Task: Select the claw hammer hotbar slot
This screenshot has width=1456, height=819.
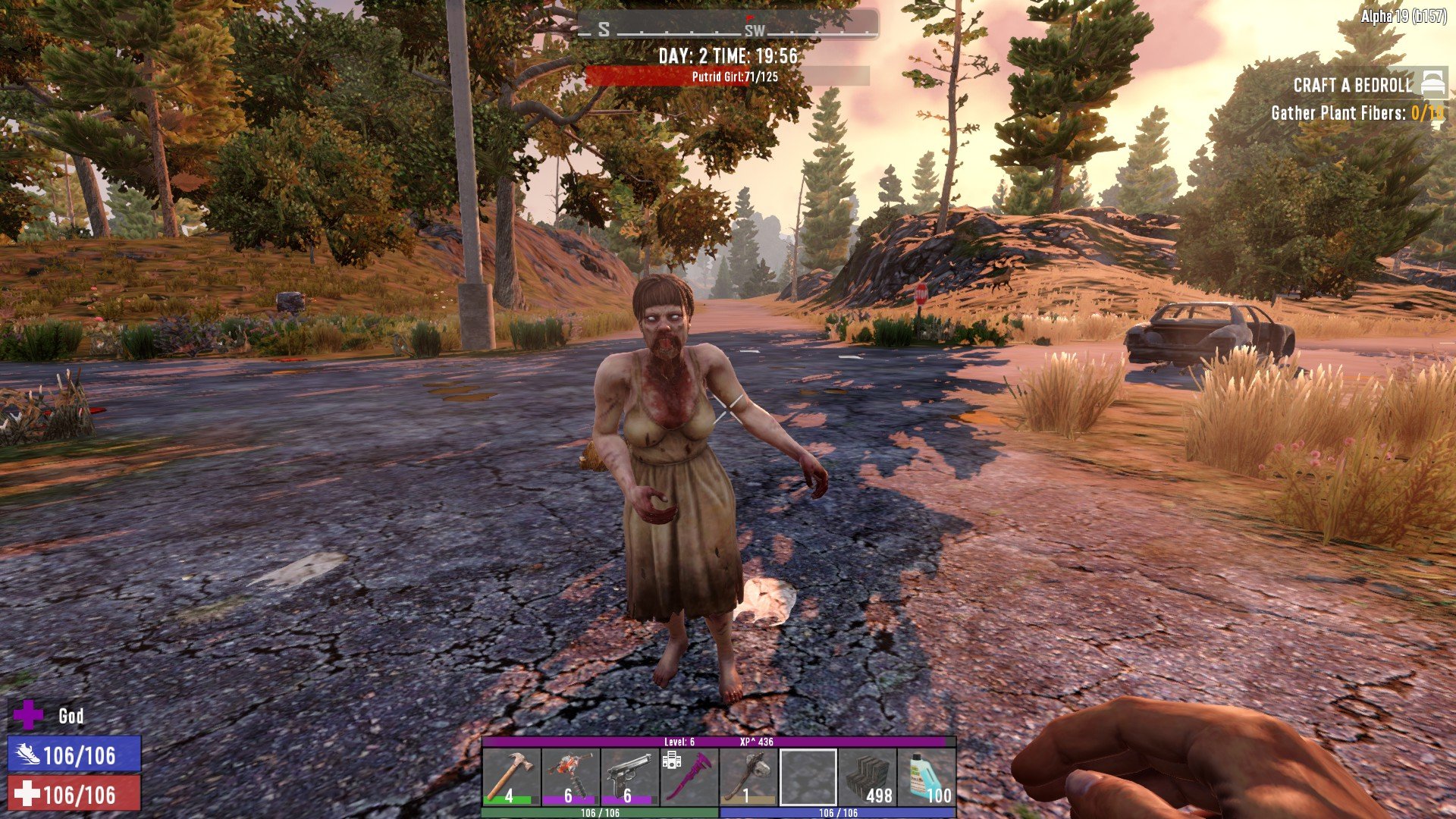Action: click(511, 777)
